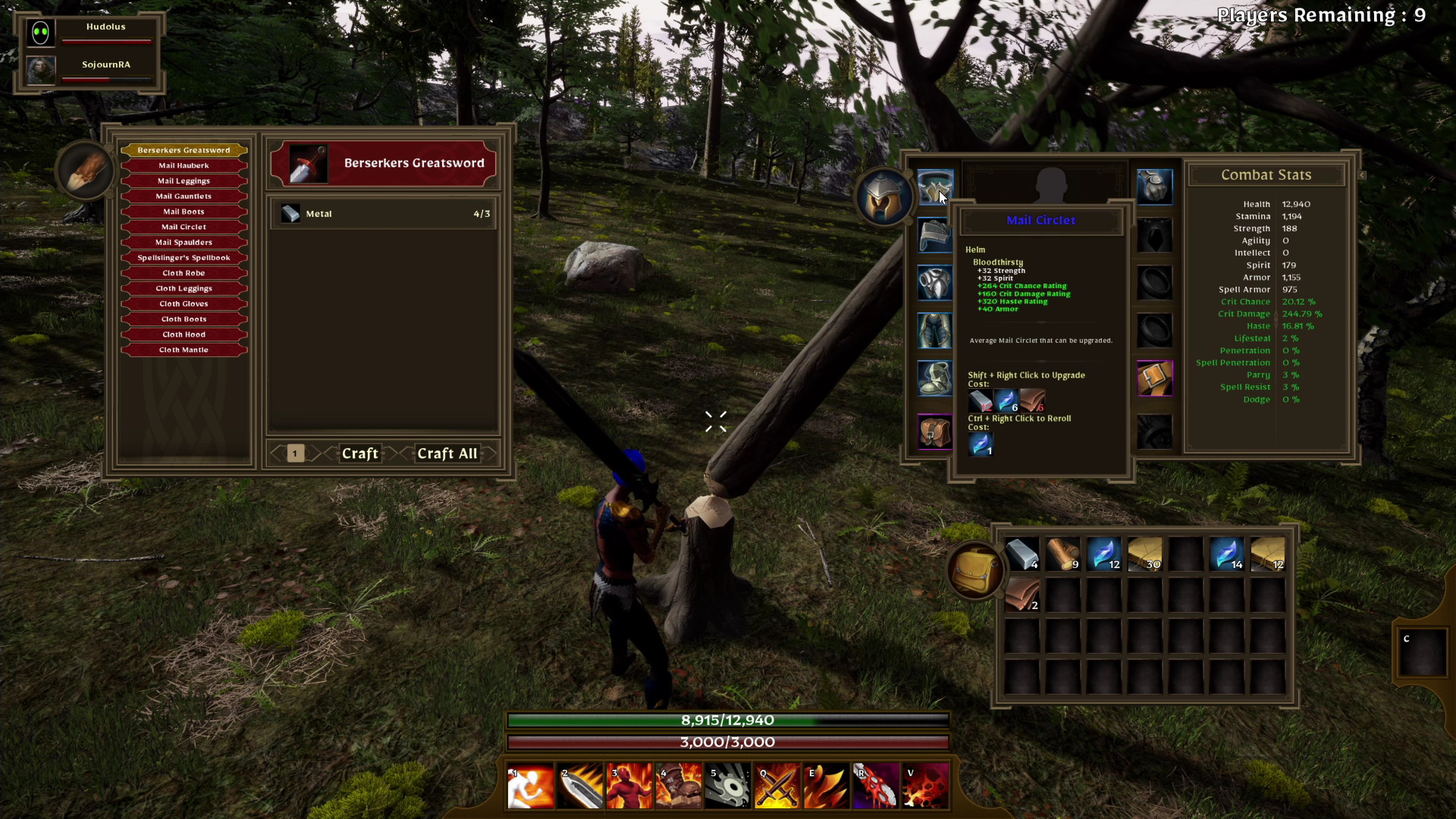1456x819 pixels.
Task: Use the V ability on the hotbar
Action: pos(924,786)
